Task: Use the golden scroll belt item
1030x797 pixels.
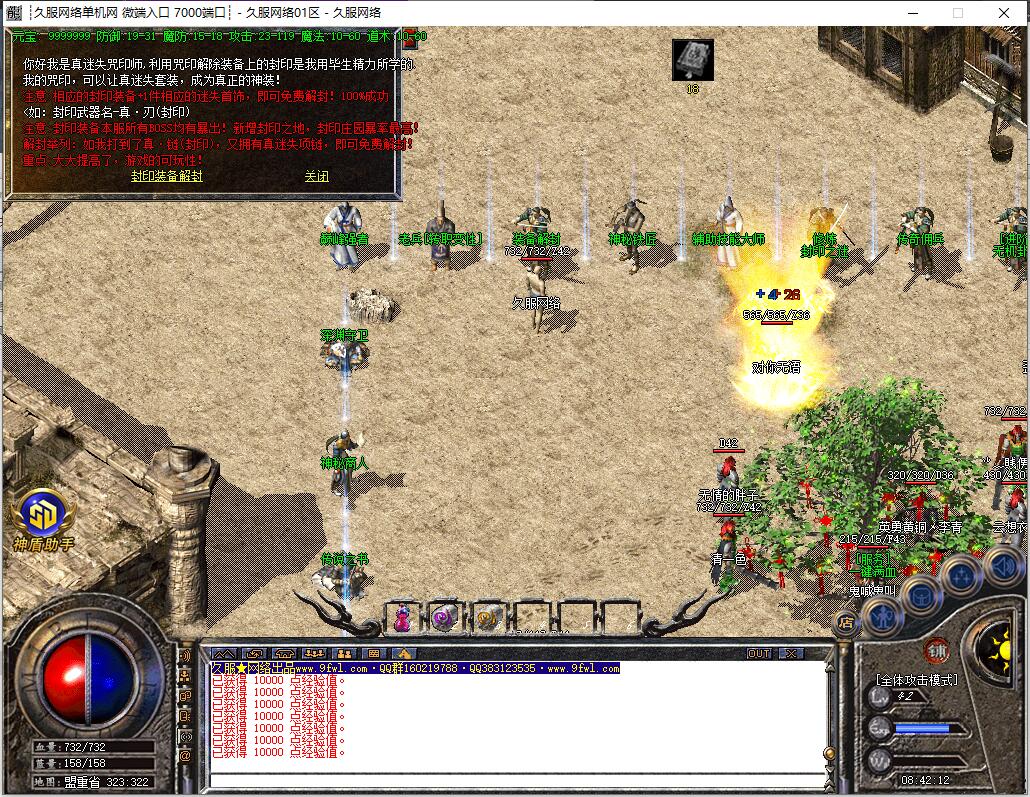Action: pyautogui.click(x=487, y=618)
